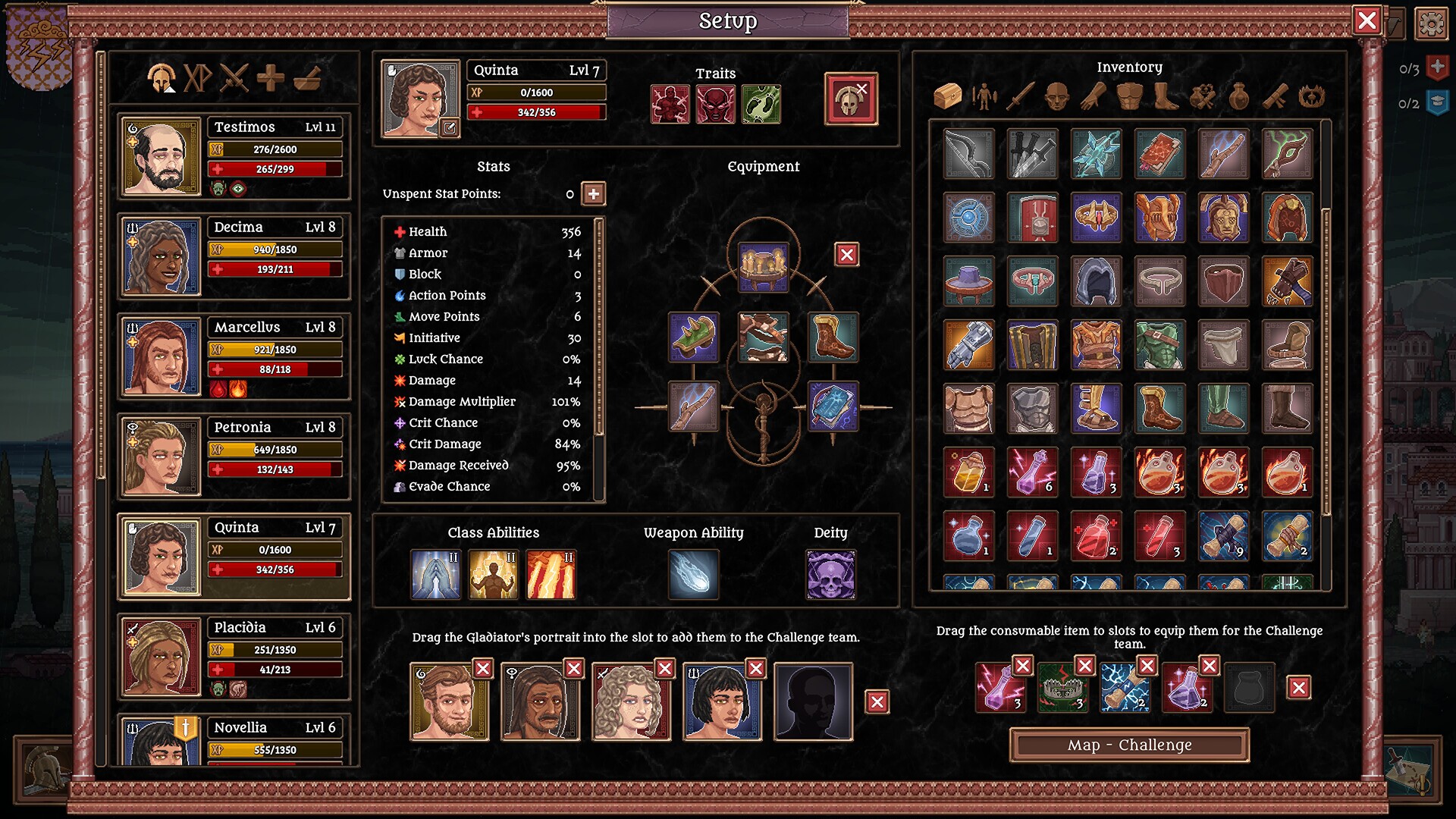Increase Unspent Stat Points with plus button
Image resolution: width=1456 pixels, height=819 pixels.
(x=594, y=194)
